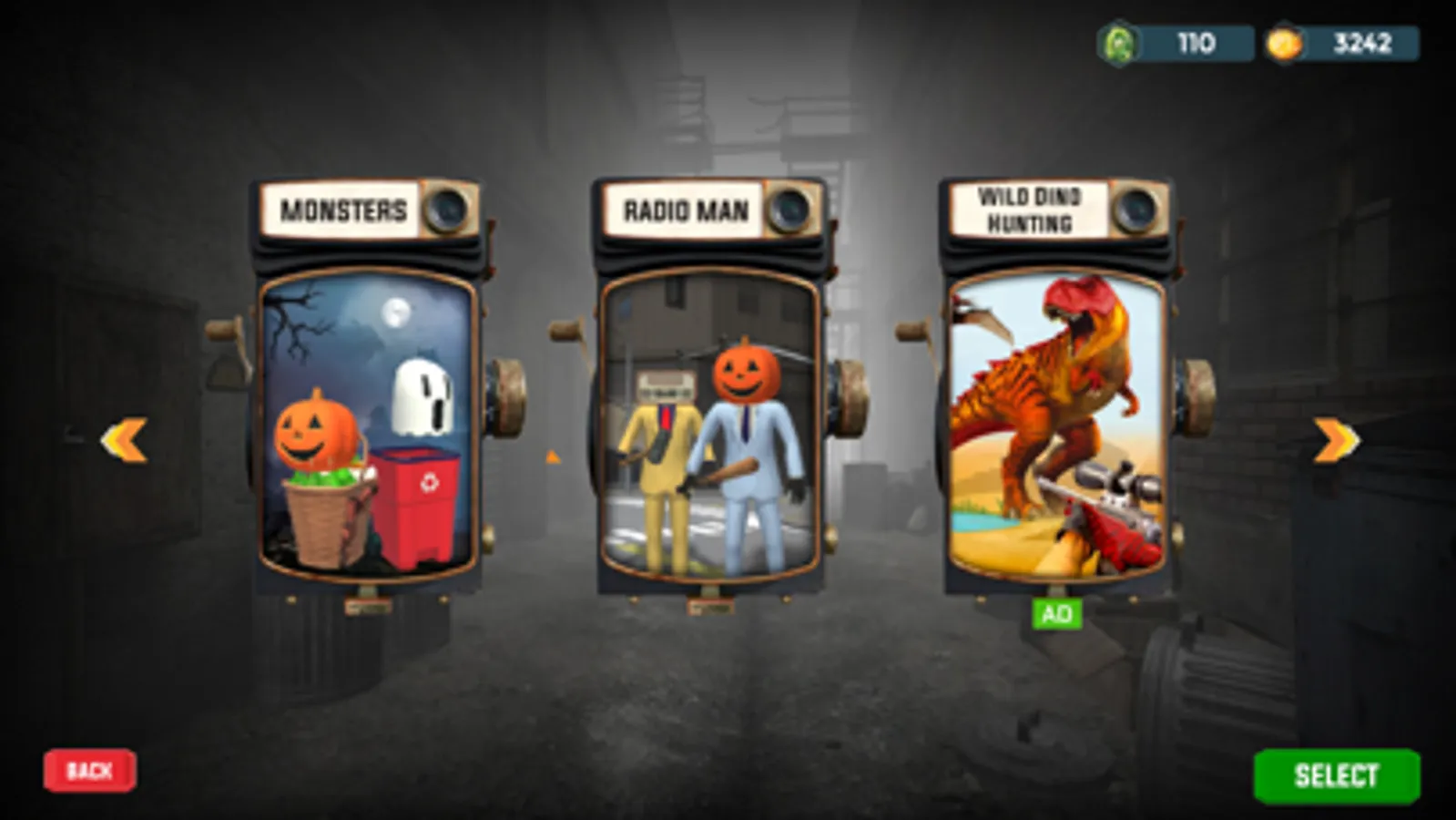Screen dimensions: 1456x820
Task: Click the camera lens icon on the Radio Man card
Action: point(789,210)
